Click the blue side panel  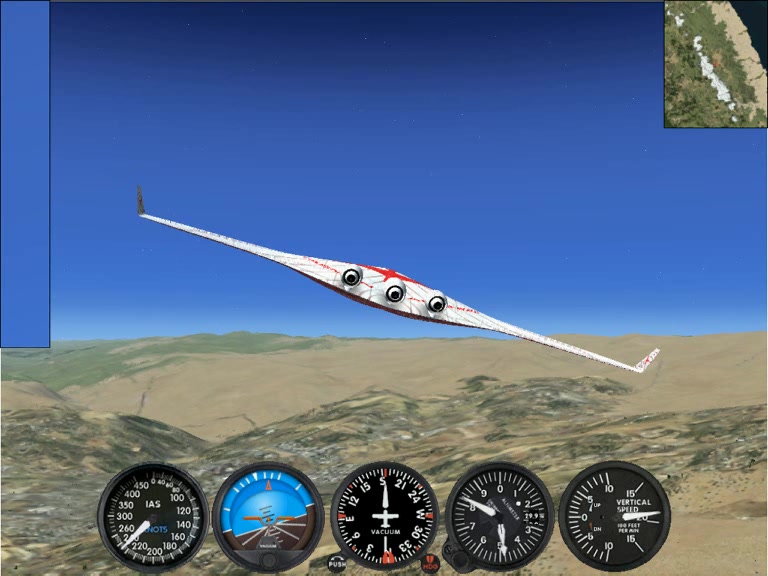coord(25,174)
